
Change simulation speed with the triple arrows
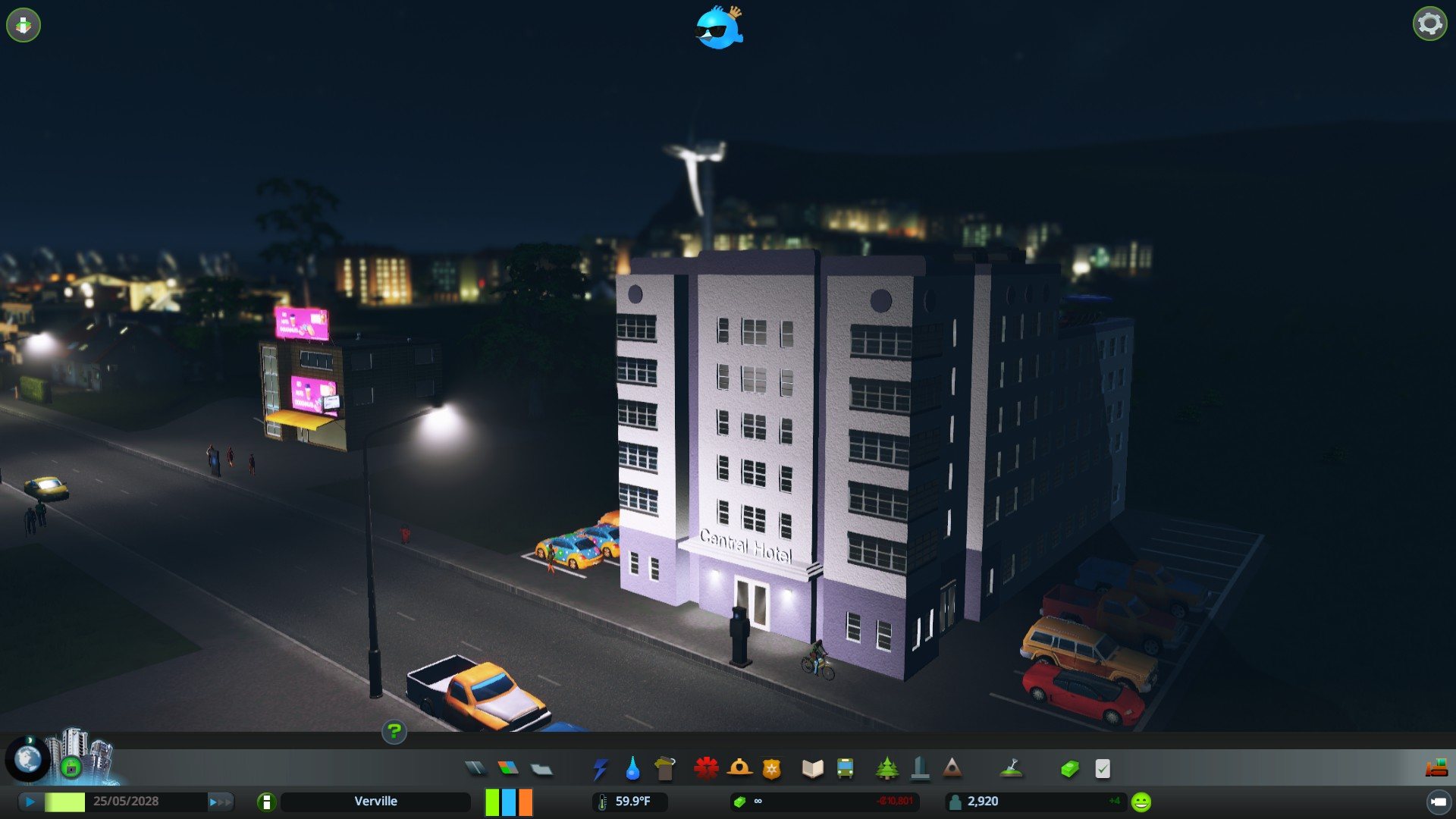pyautogui.click(x=221, y=802)
